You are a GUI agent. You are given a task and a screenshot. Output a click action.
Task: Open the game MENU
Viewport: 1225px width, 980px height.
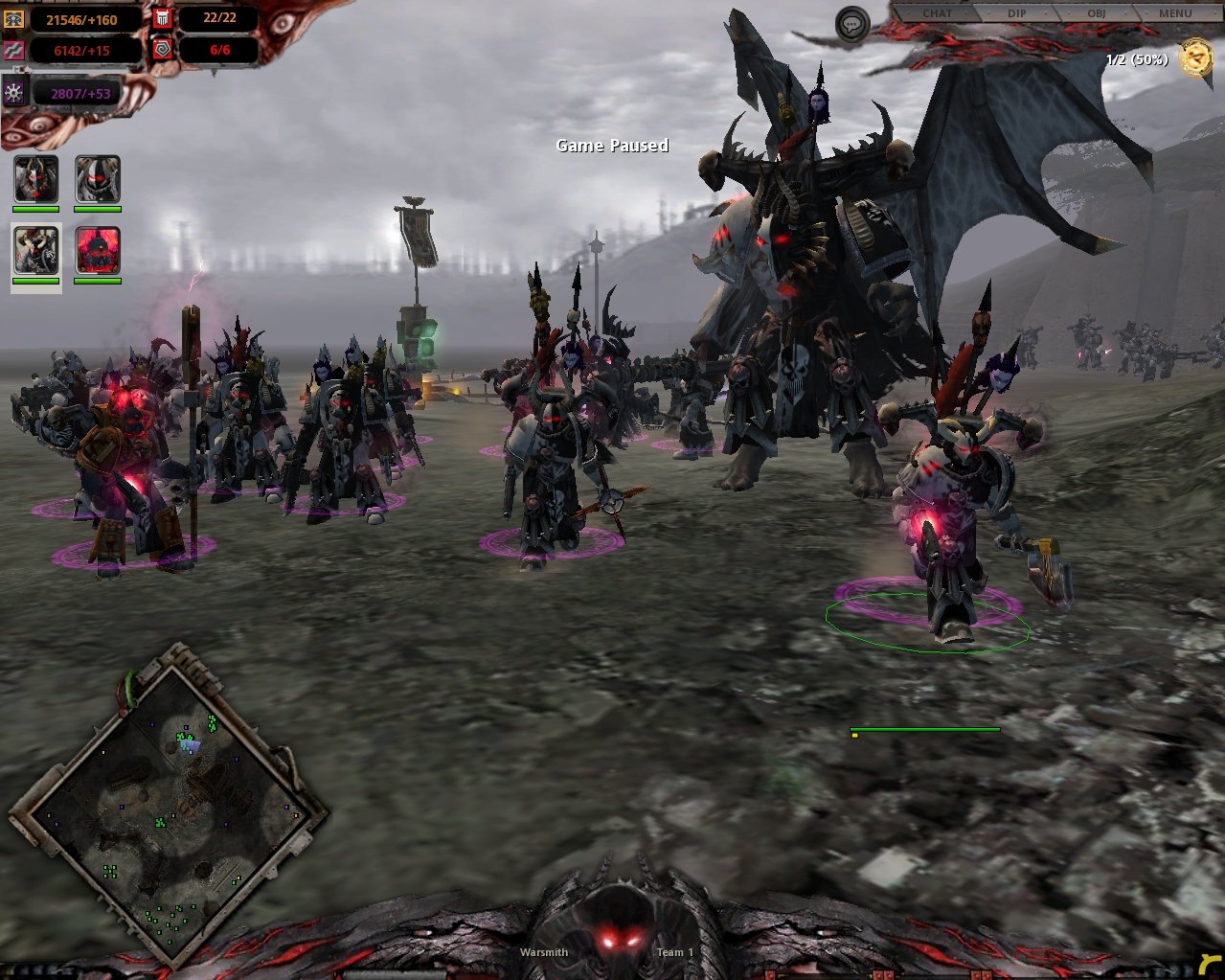coord(1174,13)
